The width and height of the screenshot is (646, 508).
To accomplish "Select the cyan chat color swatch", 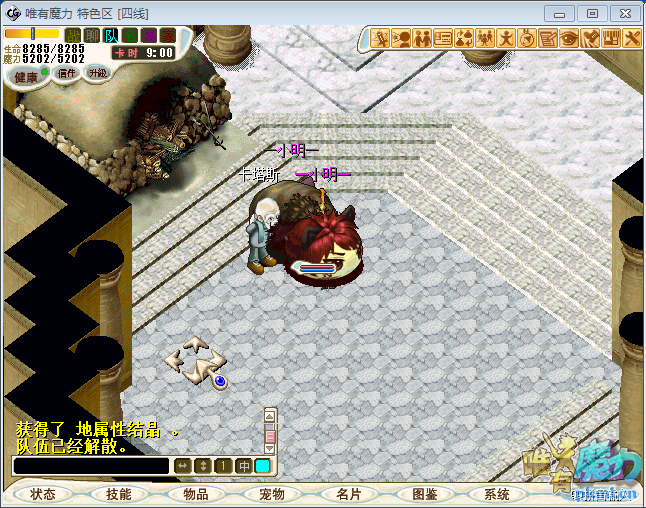I will click(x=262, y=466).
